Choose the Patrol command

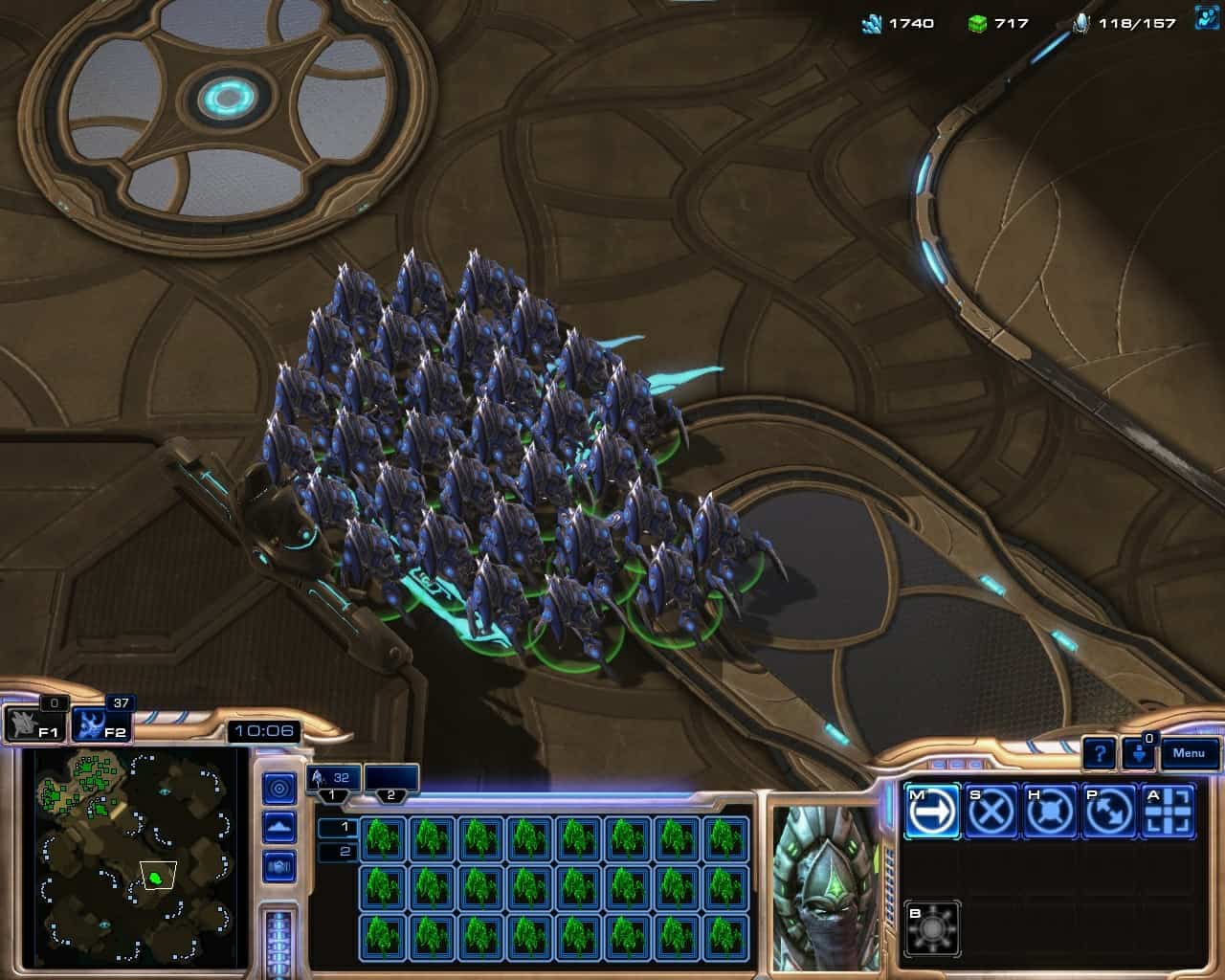[x=1109, y=812]
